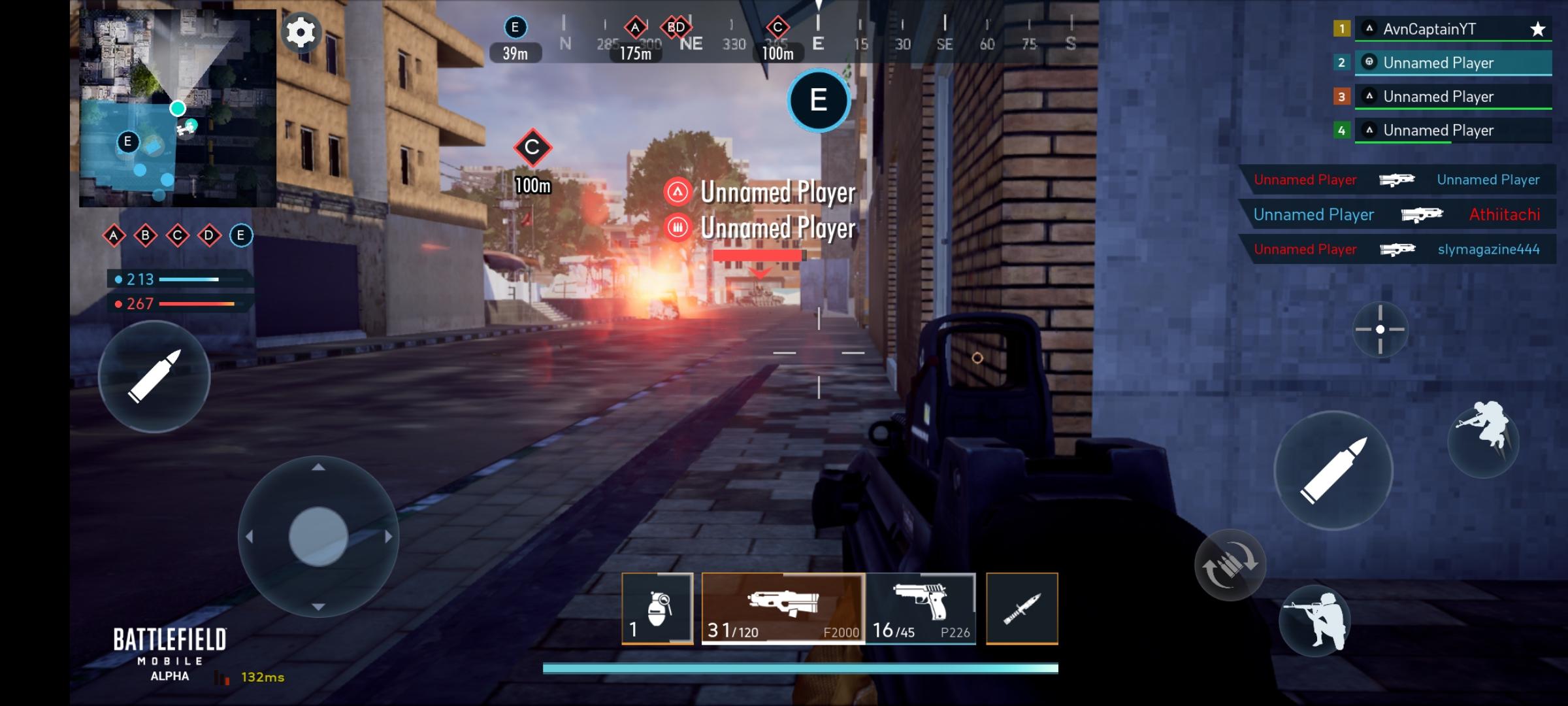Open the settings gear icon
The height and width of the screenshot is (706, 1568).
coord(301,32)
